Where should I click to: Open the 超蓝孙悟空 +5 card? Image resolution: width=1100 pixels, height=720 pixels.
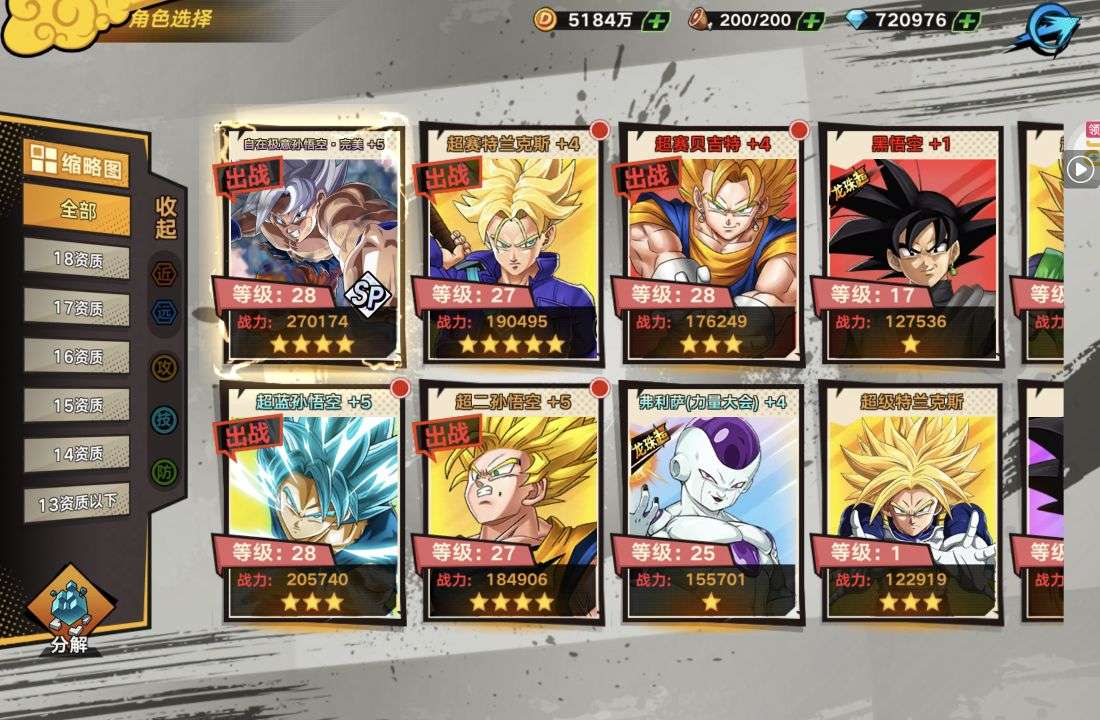(309, 500)
